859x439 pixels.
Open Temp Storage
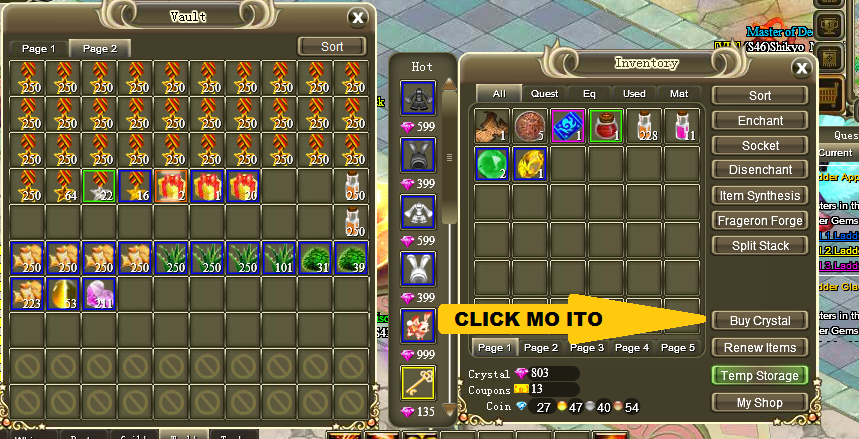point(760,375)
